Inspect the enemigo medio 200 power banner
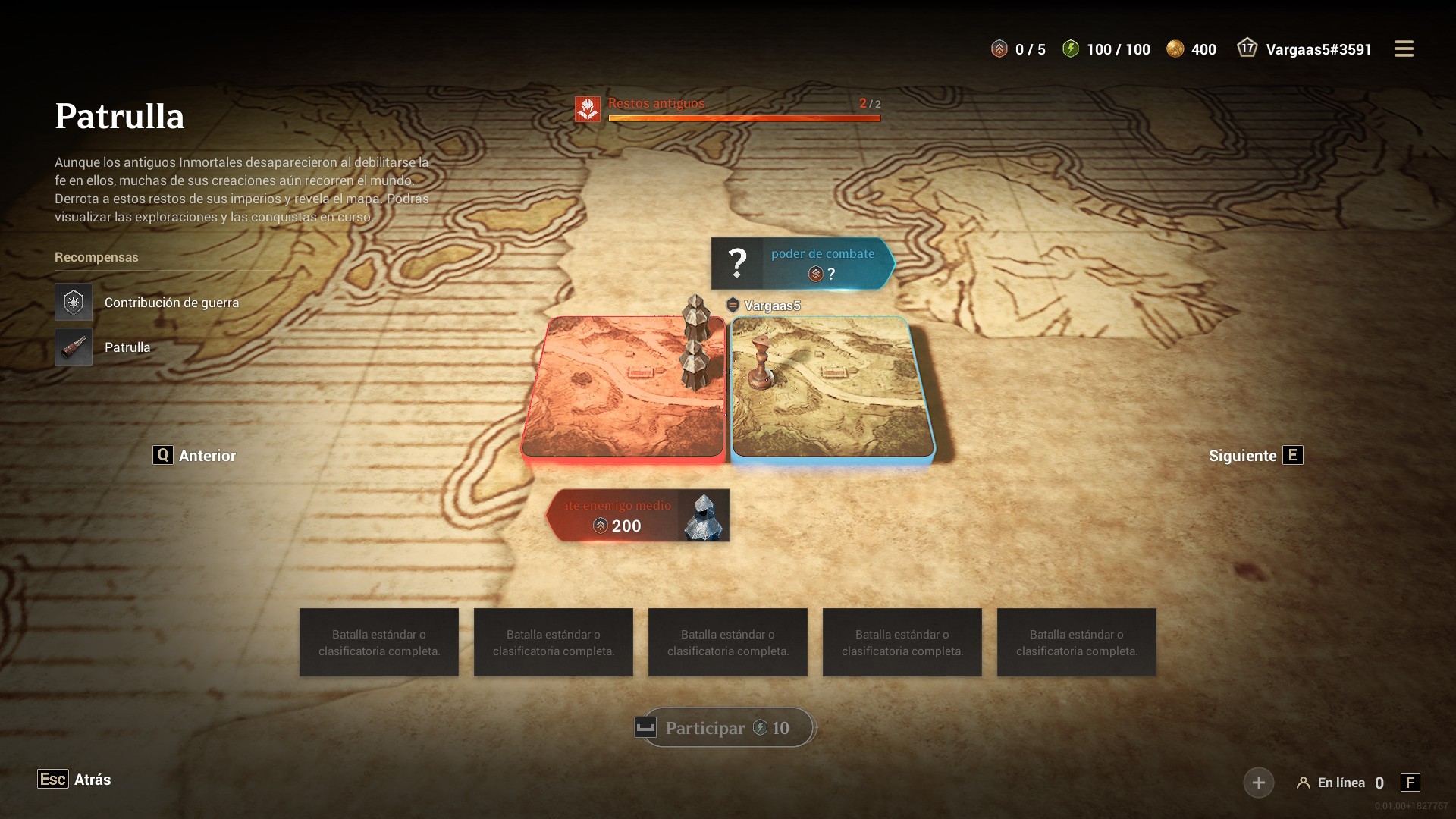1456x819 pixels. click(x=638, y=516)
